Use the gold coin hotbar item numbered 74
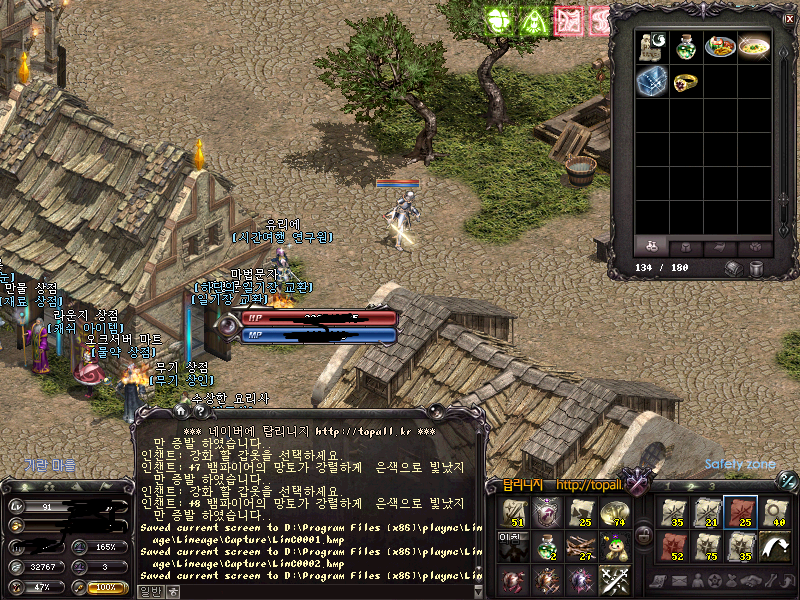800x600 pixels. click(x=614, y=513)
